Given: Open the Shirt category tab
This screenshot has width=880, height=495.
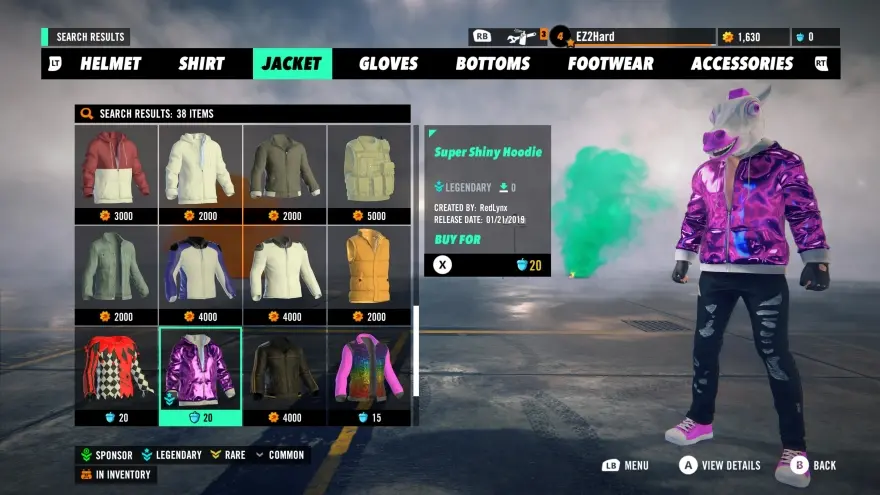Looking at the screenshot, I should pos(201,64).
